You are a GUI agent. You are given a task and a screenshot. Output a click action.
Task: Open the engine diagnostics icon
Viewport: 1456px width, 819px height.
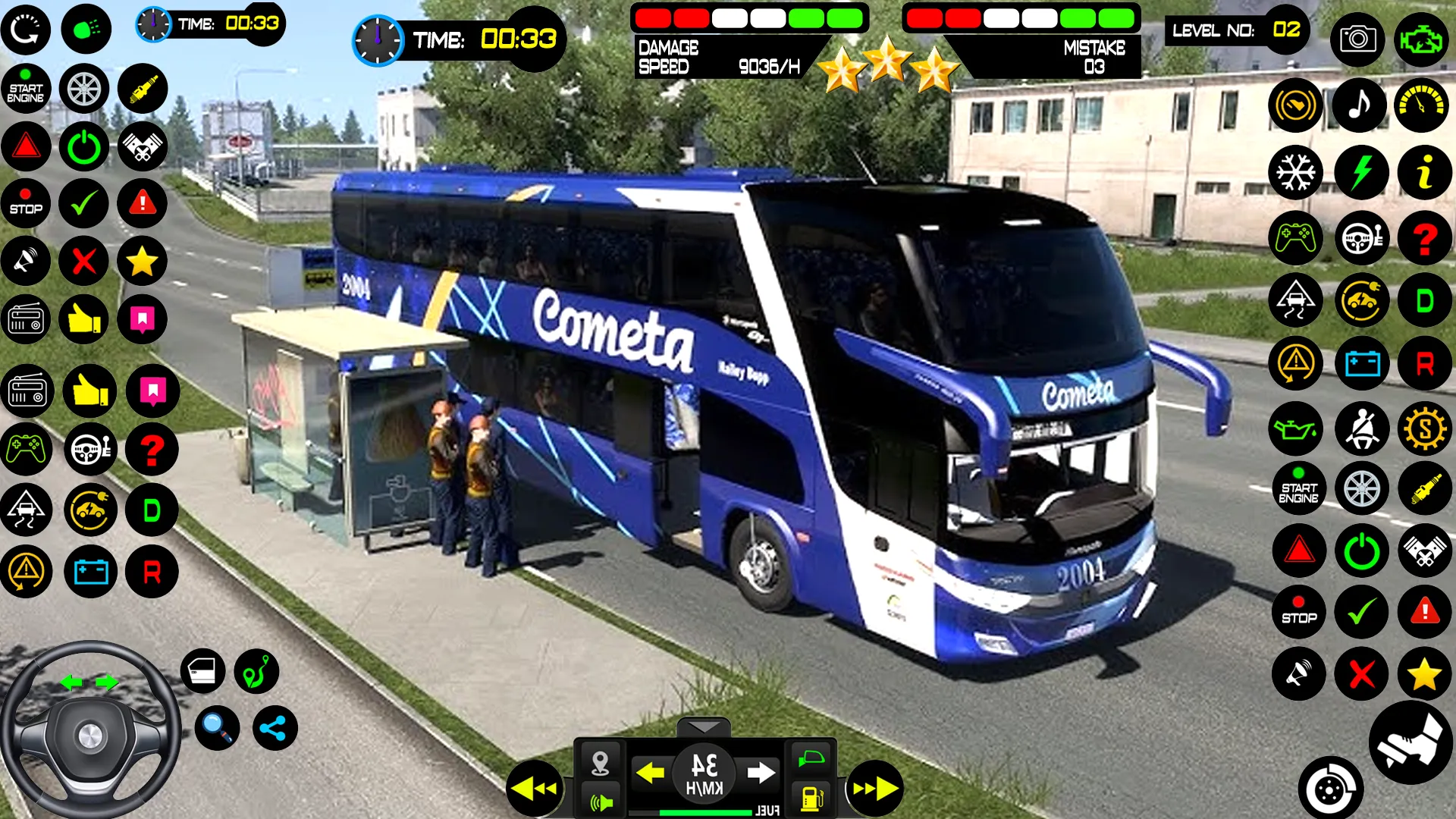(x=1424, y=39)
